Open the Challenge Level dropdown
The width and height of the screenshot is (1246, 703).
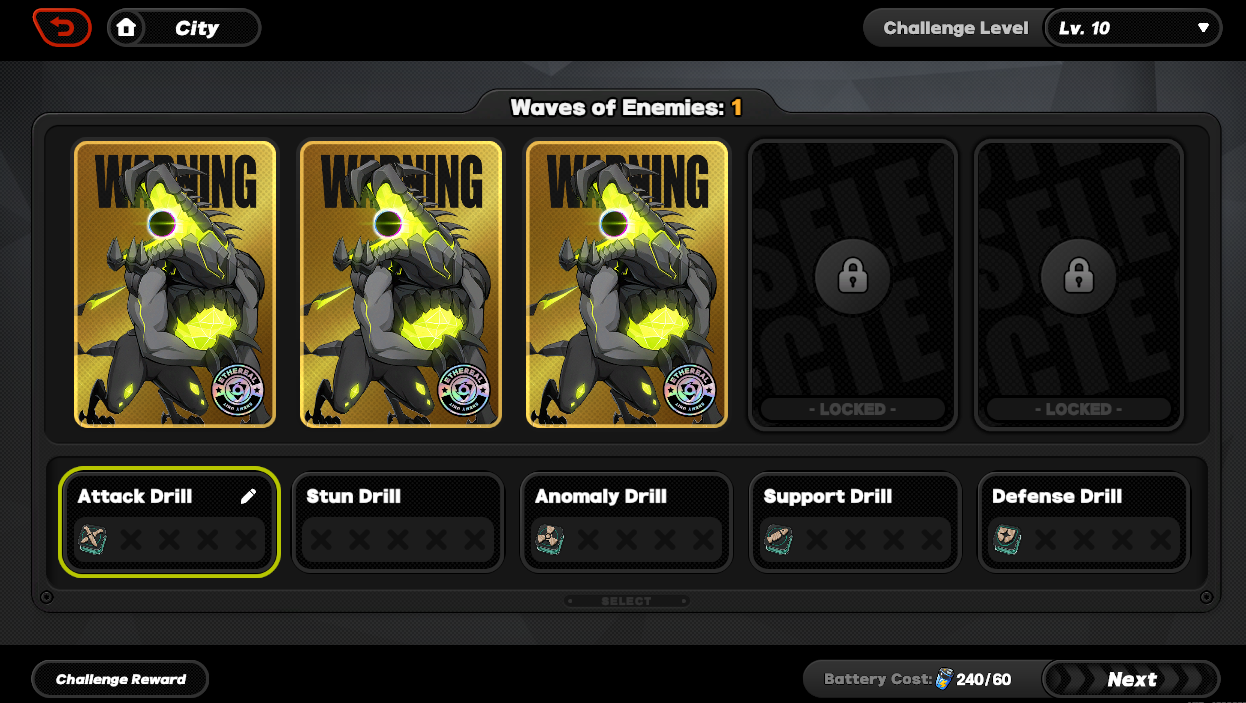pos(1132,28)
